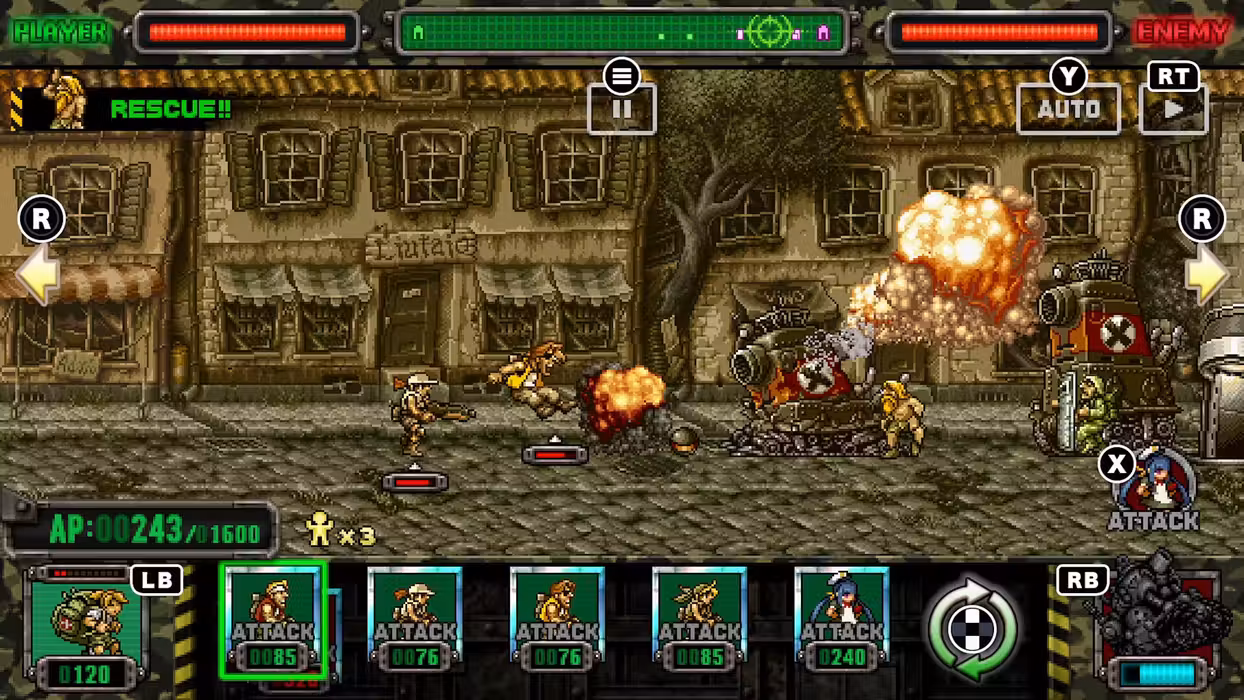Deploy the 0240 cost blue-haired unit card
This screenshot has height=700, width=1244.
pyautogui.click(x=841, y=618)
